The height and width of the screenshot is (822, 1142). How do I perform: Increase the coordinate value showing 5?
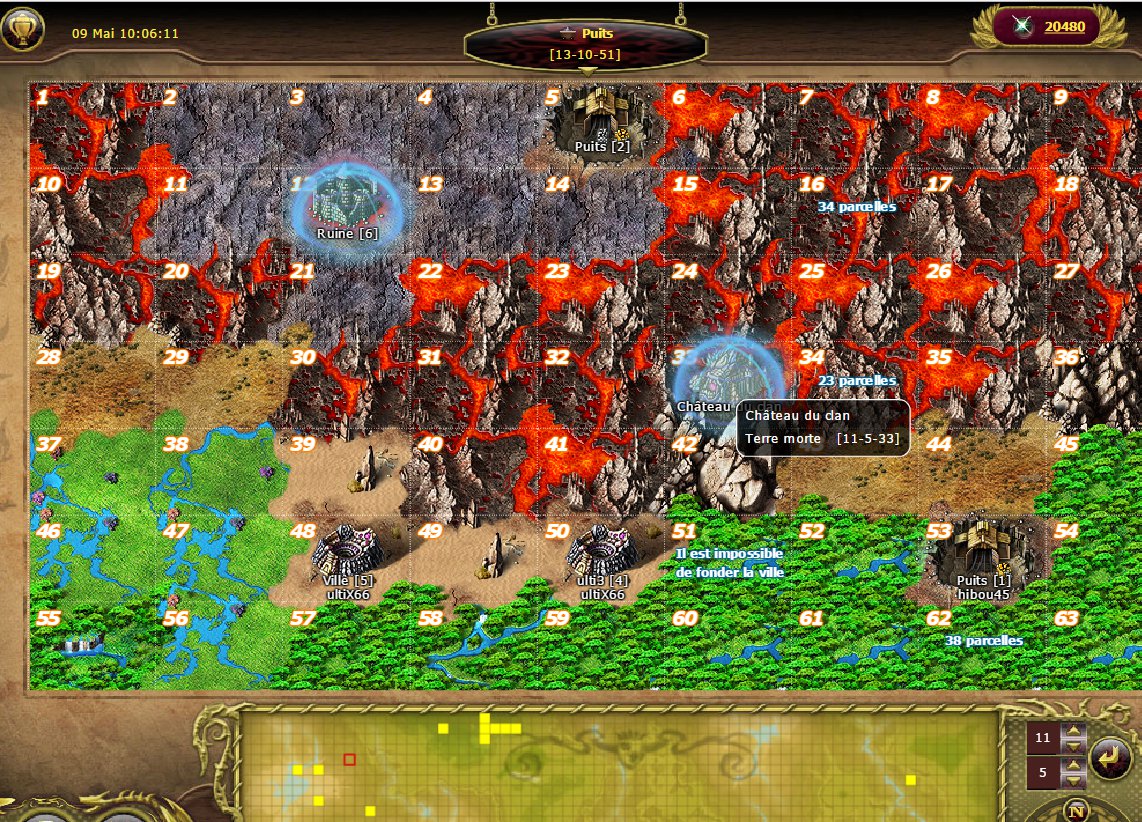1074,767
